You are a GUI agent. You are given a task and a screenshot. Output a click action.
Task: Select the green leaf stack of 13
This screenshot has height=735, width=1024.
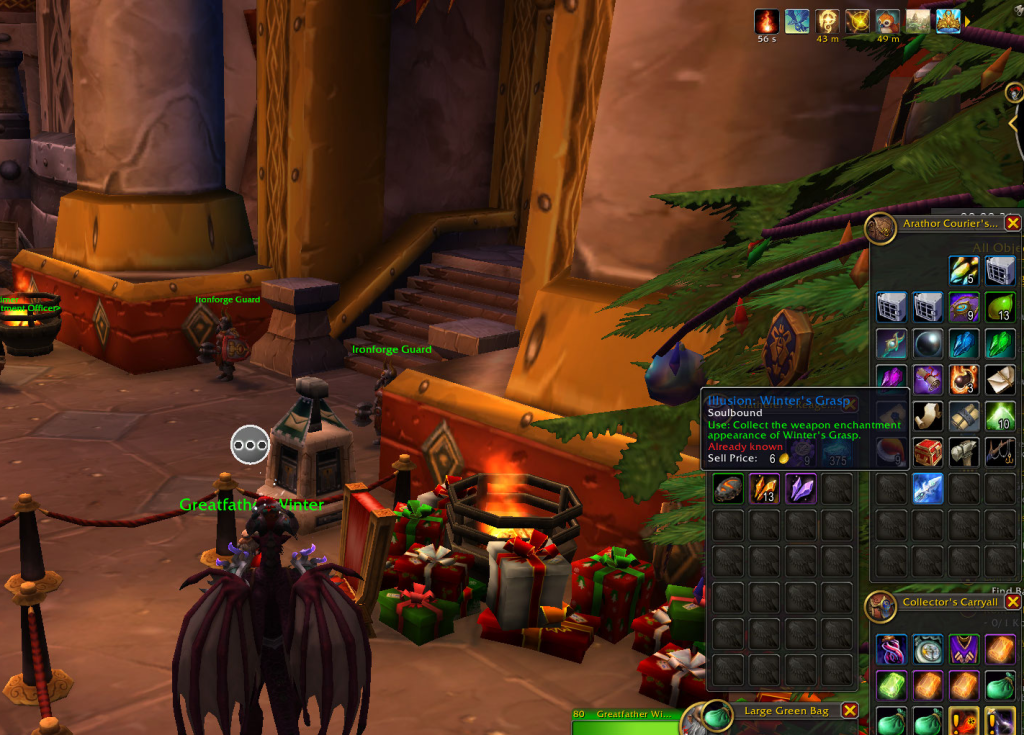click(x=1000, y=306)
